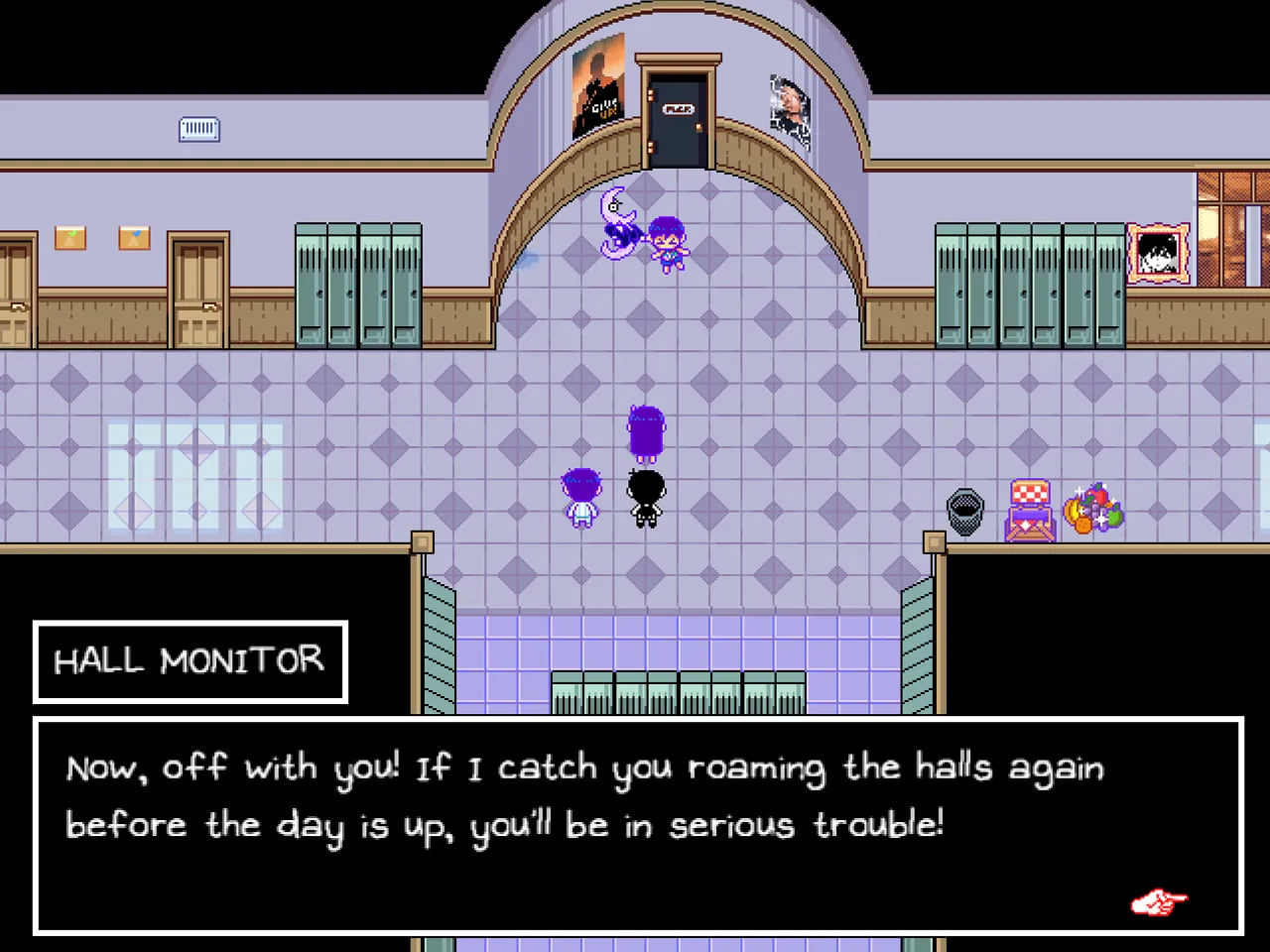Advance dialogue with the pointing hand cursor
Image resolution: width=1270 pixels, height=952 pixels.
coord(1158,902)
